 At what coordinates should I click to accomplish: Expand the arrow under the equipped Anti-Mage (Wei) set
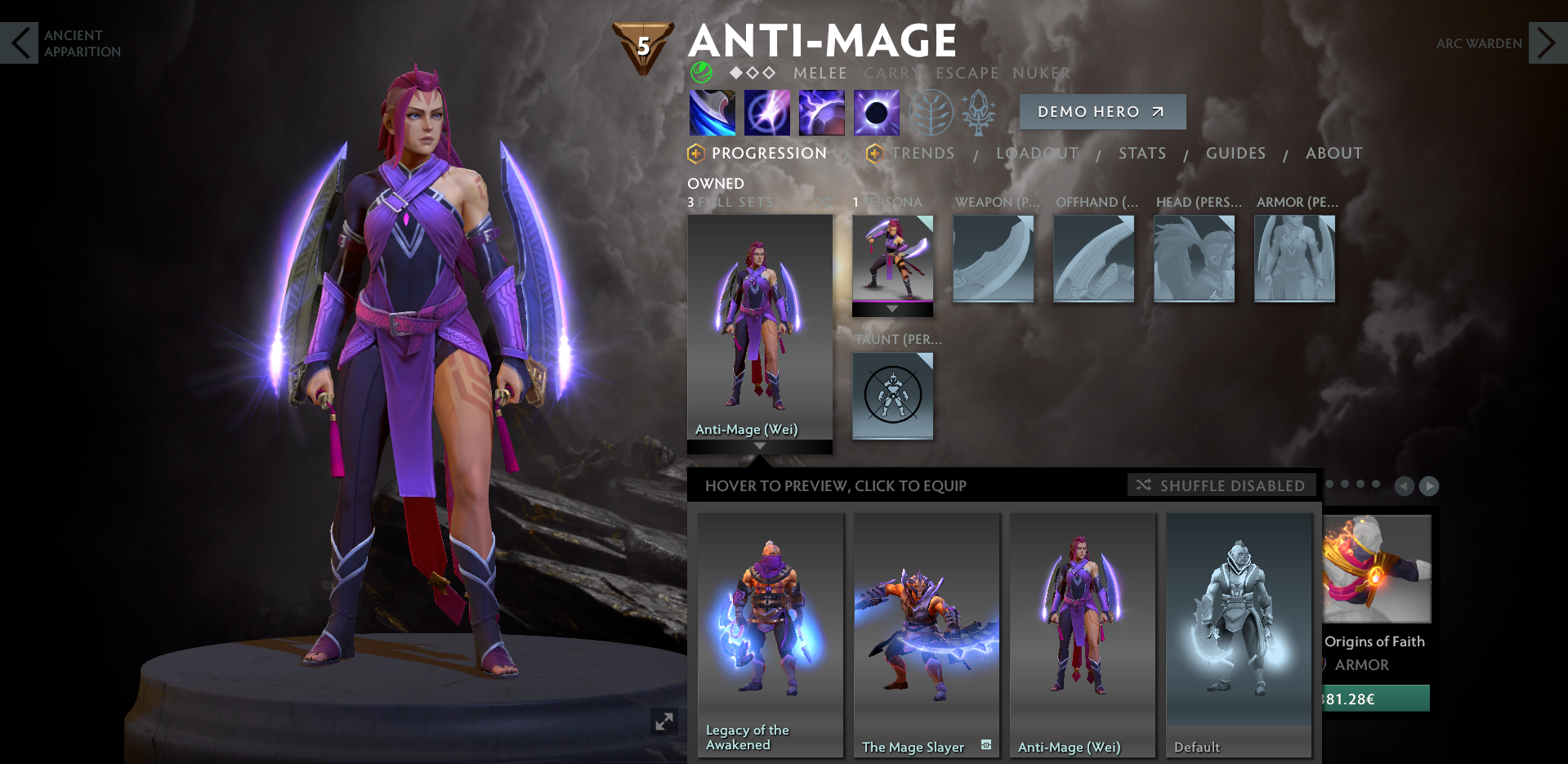[x=760, y=446]
